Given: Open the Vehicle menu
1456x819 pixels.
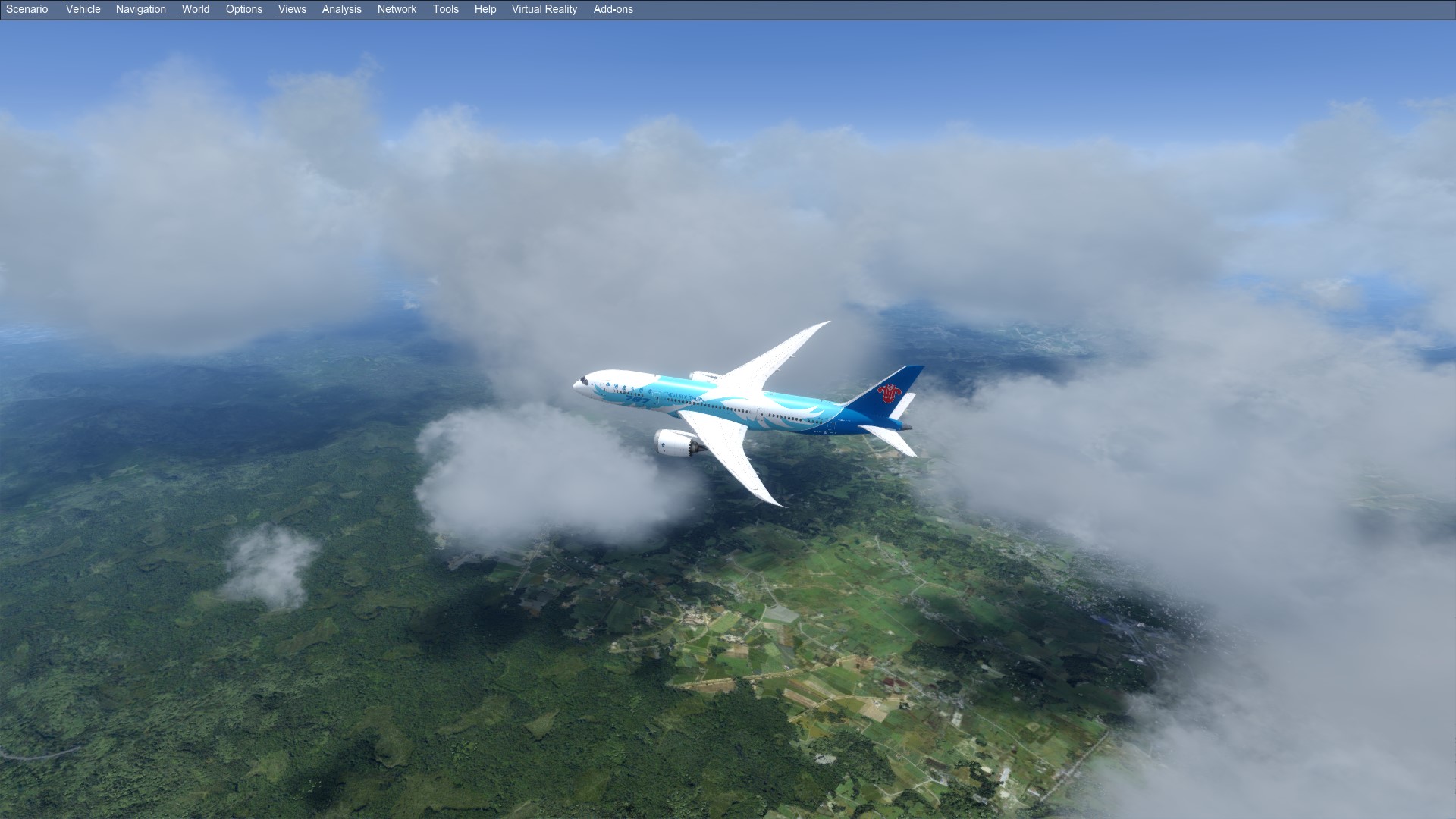Looking at the screenshot, I should 83,9.
